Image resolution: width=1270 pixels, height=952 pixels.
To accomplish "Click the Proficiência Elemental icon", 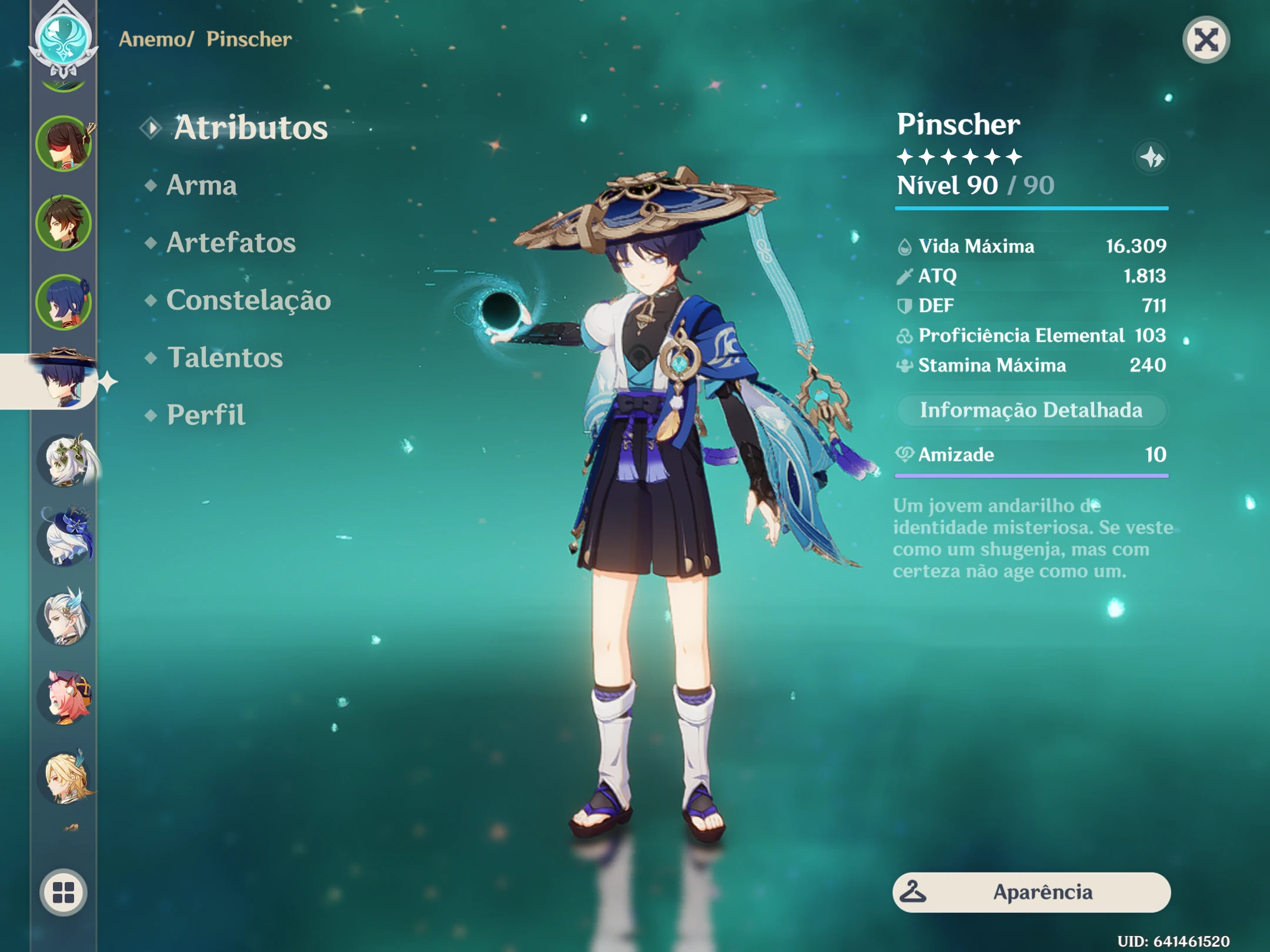I will (x=904, y=336).
